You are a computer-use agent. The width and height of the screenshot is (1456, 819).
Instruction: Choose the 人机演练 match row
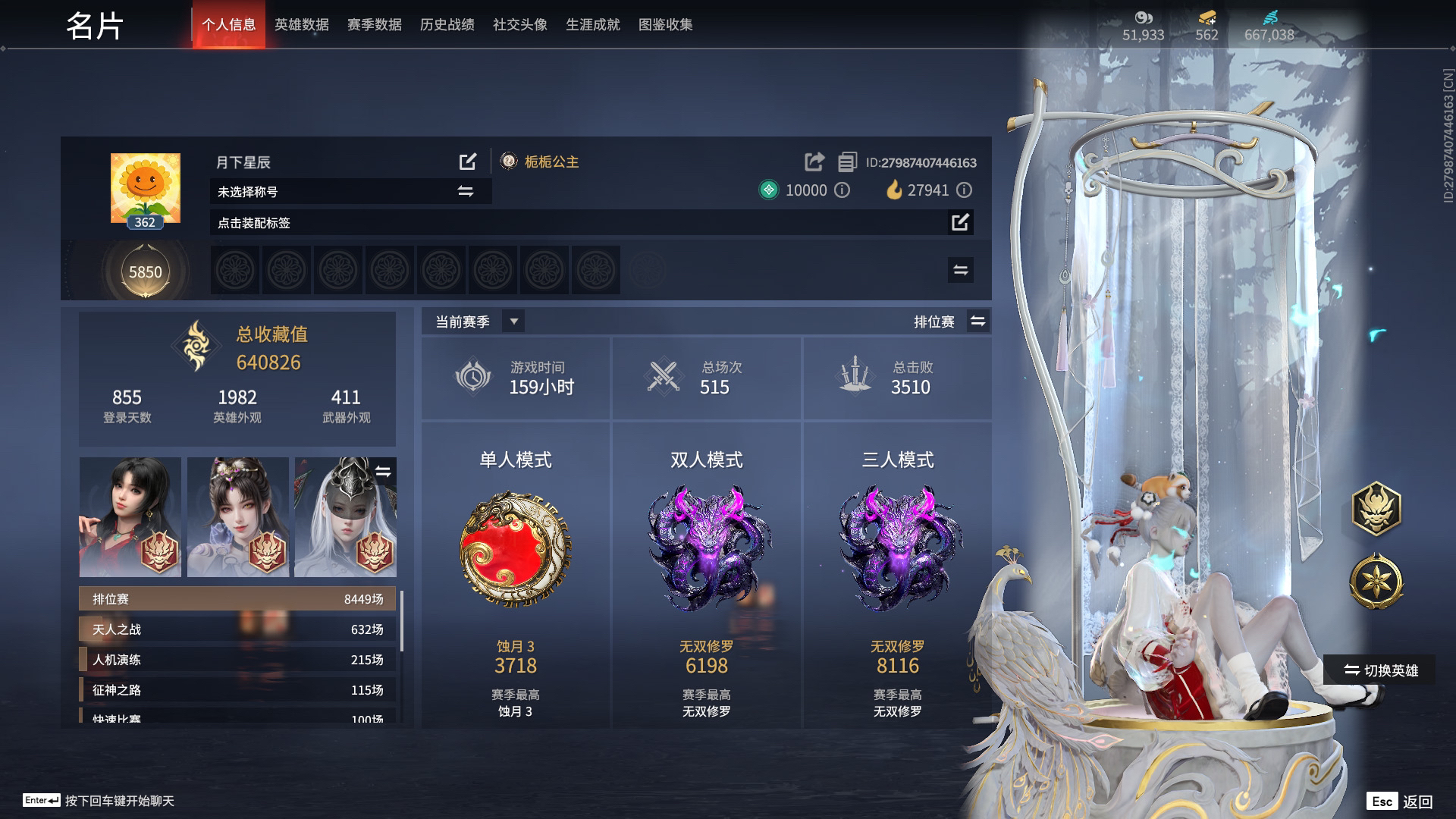(x=237, y=660)
